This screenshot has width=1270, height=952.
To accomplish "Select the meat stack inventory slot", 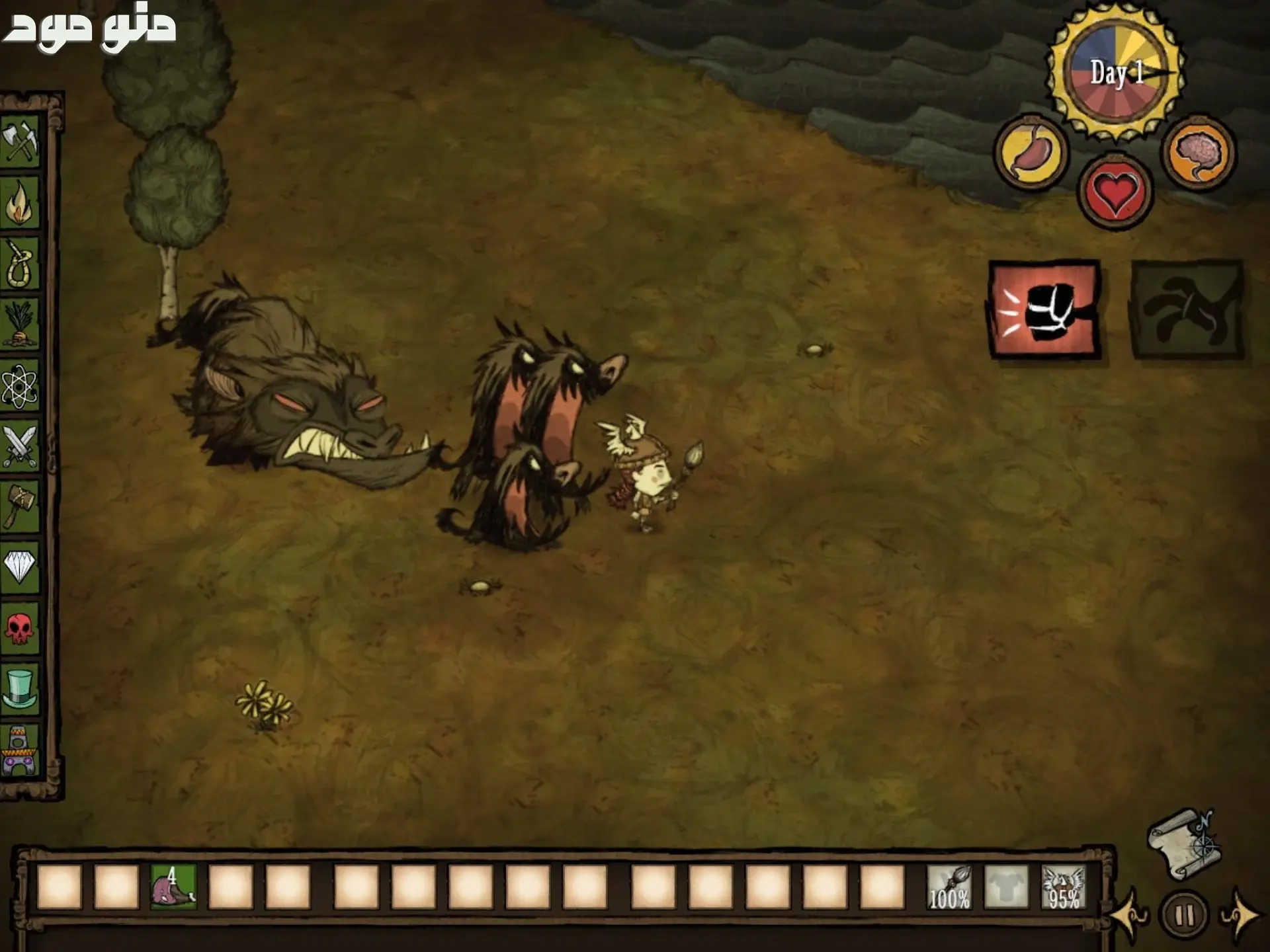I will click(173, 887).
